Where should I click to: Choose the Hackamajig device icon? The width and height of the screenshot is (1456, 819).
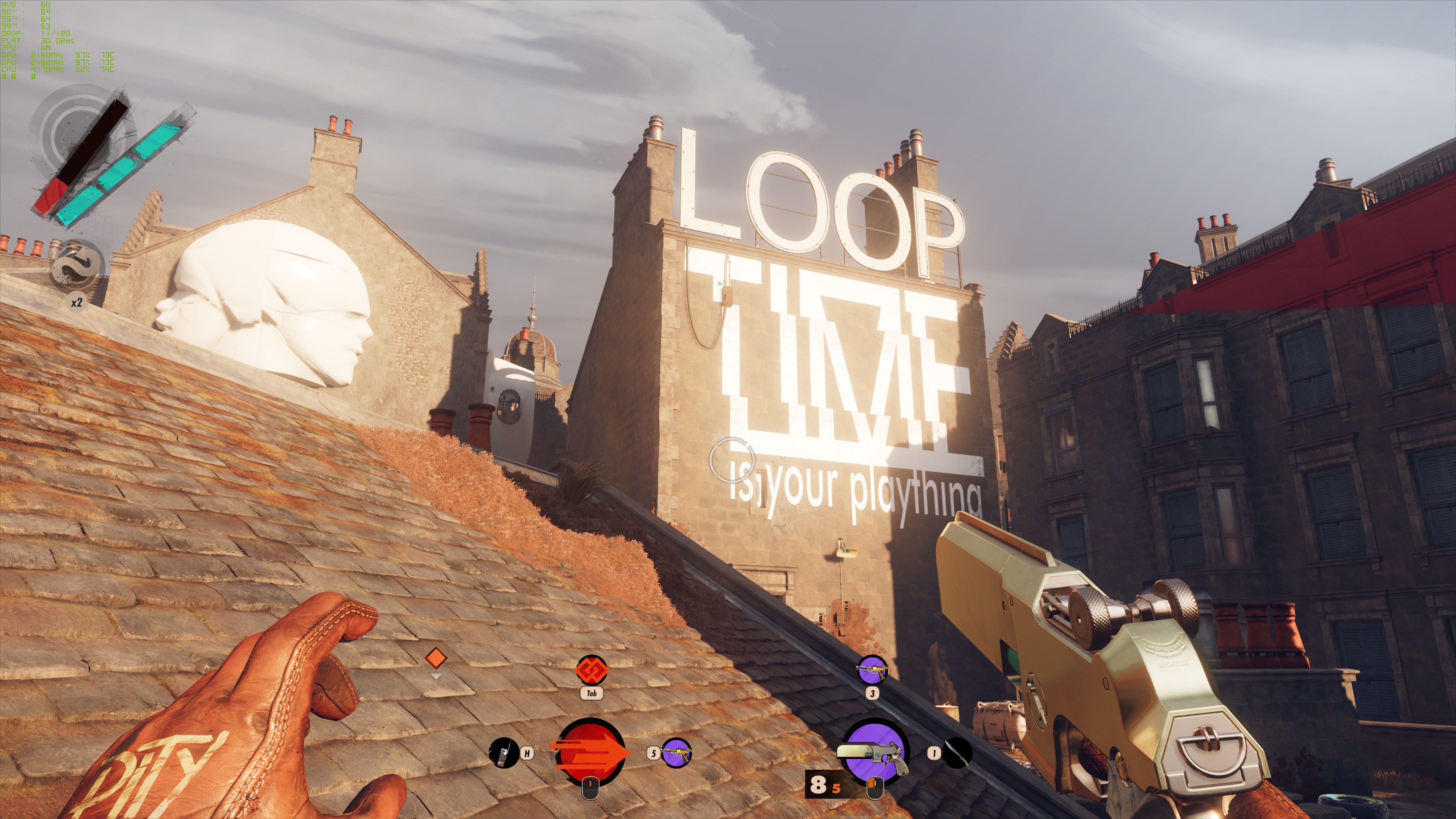pos(503,753)
